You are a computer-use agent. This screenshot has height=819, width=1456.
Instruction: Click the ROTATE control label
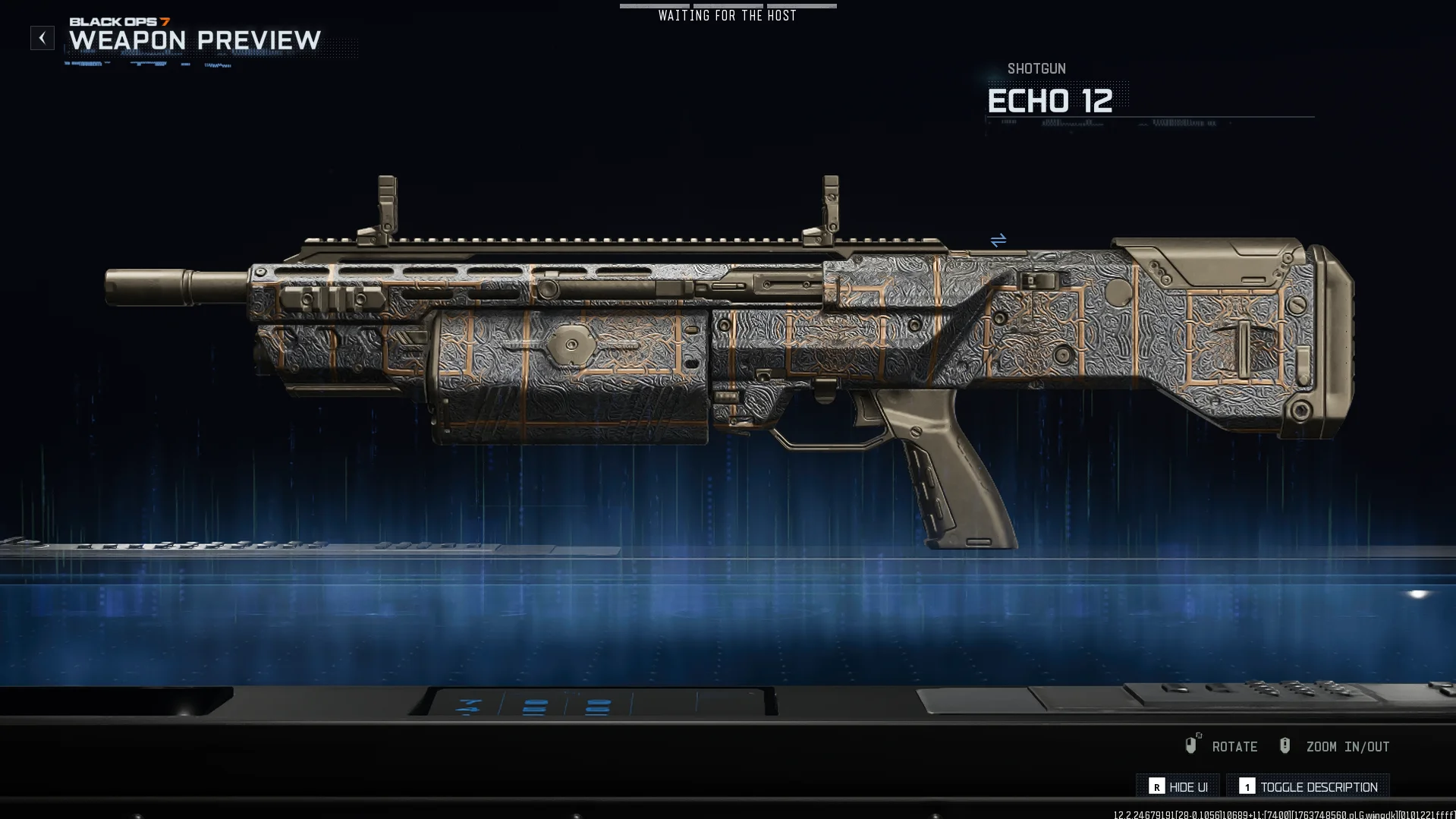pos(1235,746)
